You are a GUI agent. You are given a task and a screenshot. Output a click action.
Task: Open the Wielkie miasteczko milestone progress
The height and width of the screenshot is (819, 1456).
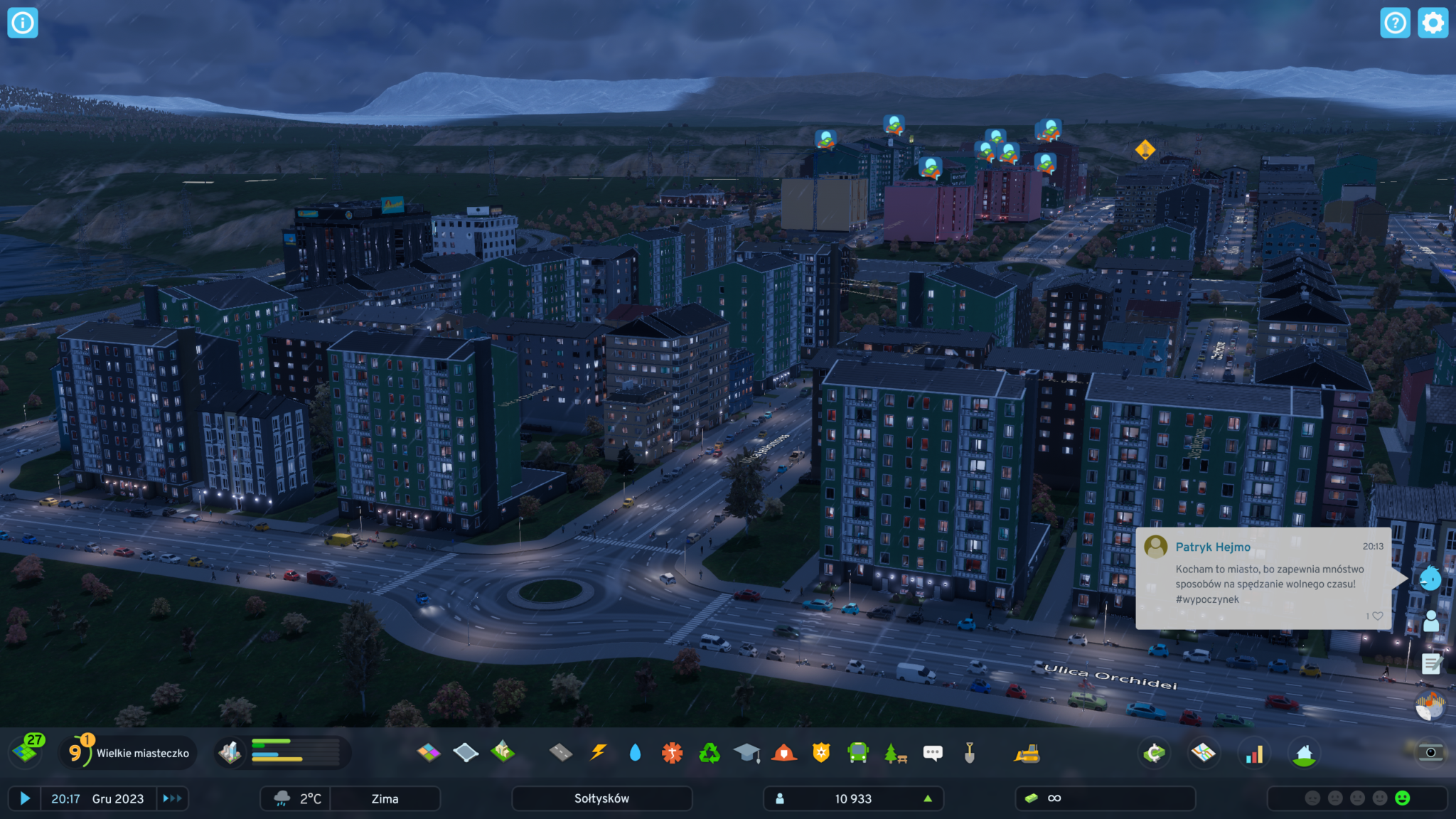(128, 753)
